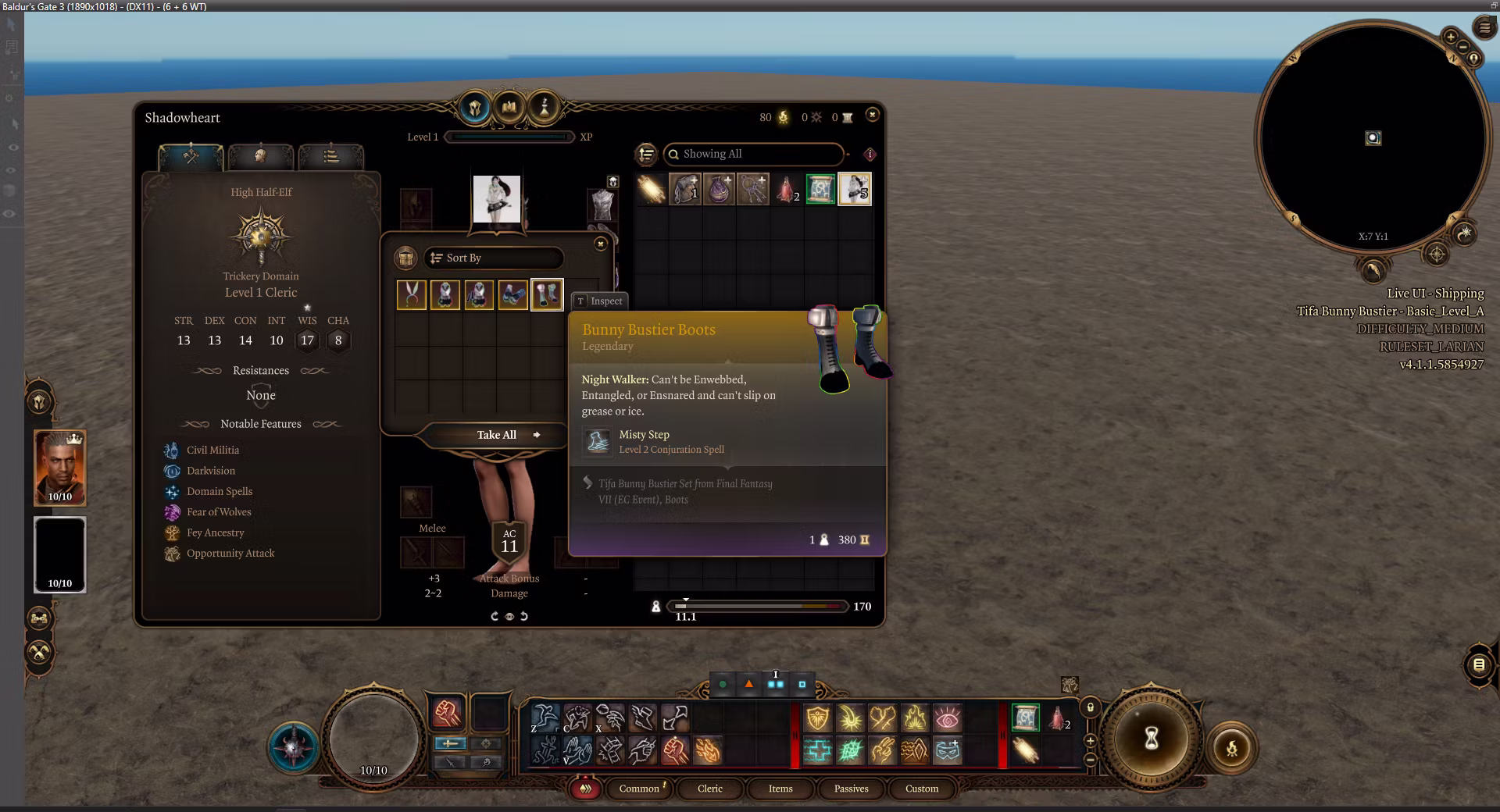Choose the purple pouch in inventory
Viewport: 1500px width, 812px height.
click(719, 190)
